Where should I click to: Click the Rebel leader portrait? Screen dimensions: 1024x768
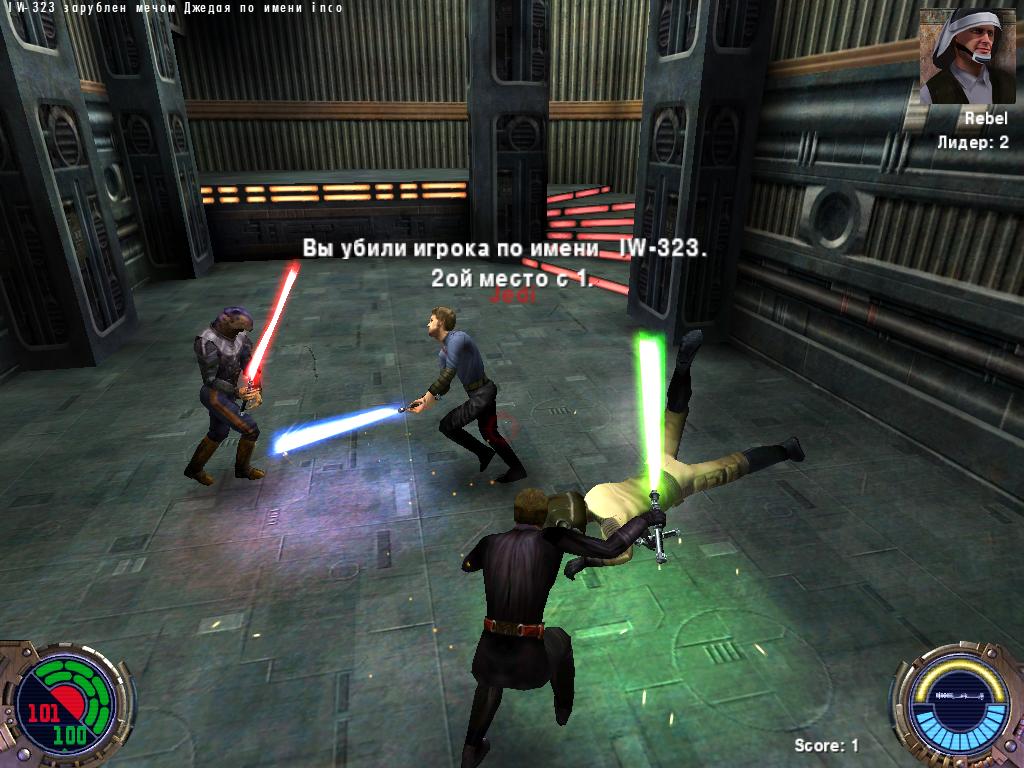coord(961,57)
